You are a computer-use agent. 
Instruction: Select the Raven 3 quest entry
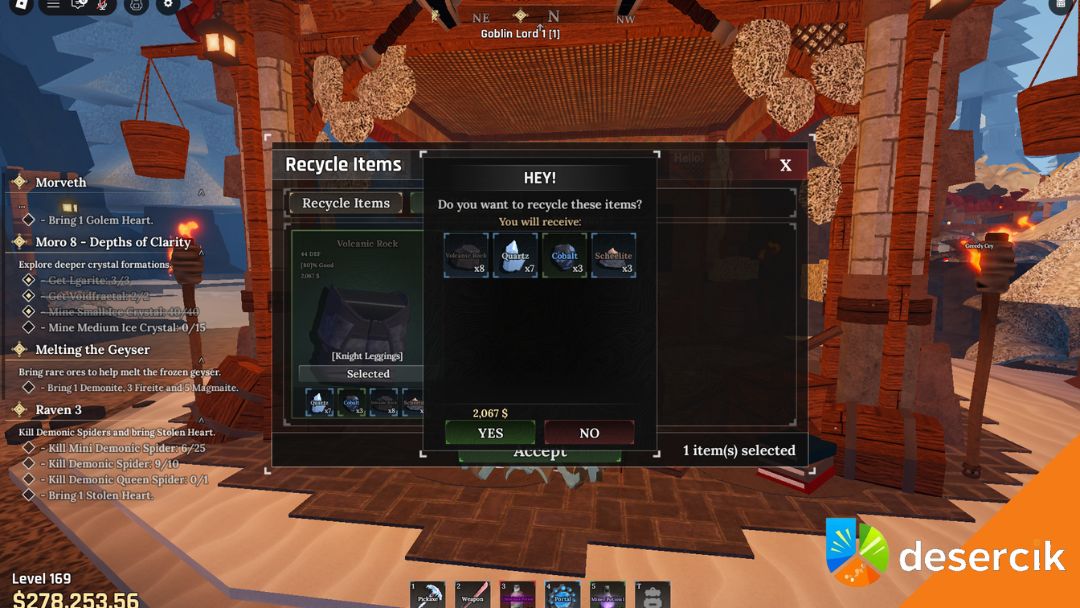point(58,410)
